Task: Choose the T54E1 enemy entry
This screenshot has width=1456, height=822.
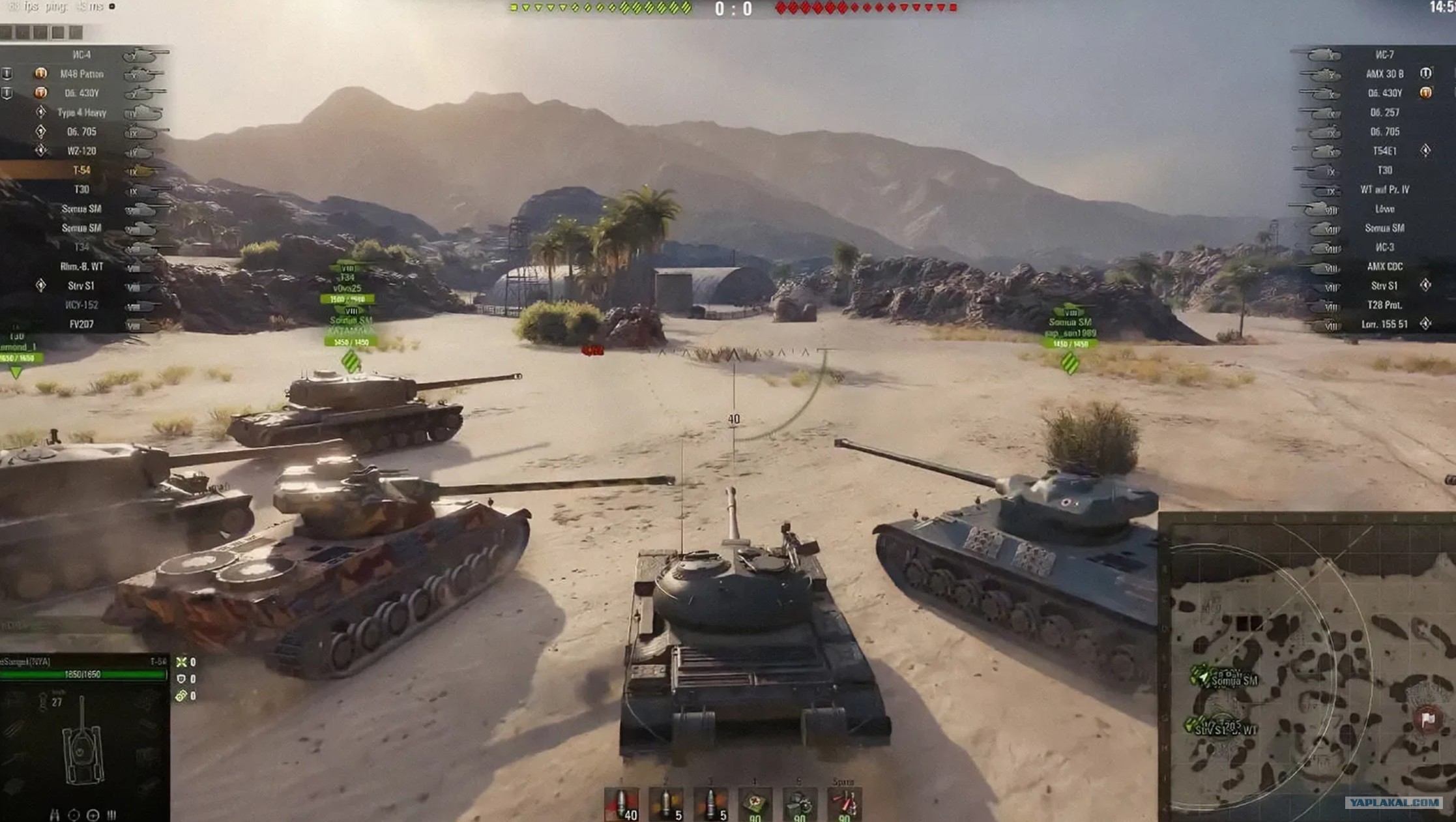Action: pos(1384,151)
